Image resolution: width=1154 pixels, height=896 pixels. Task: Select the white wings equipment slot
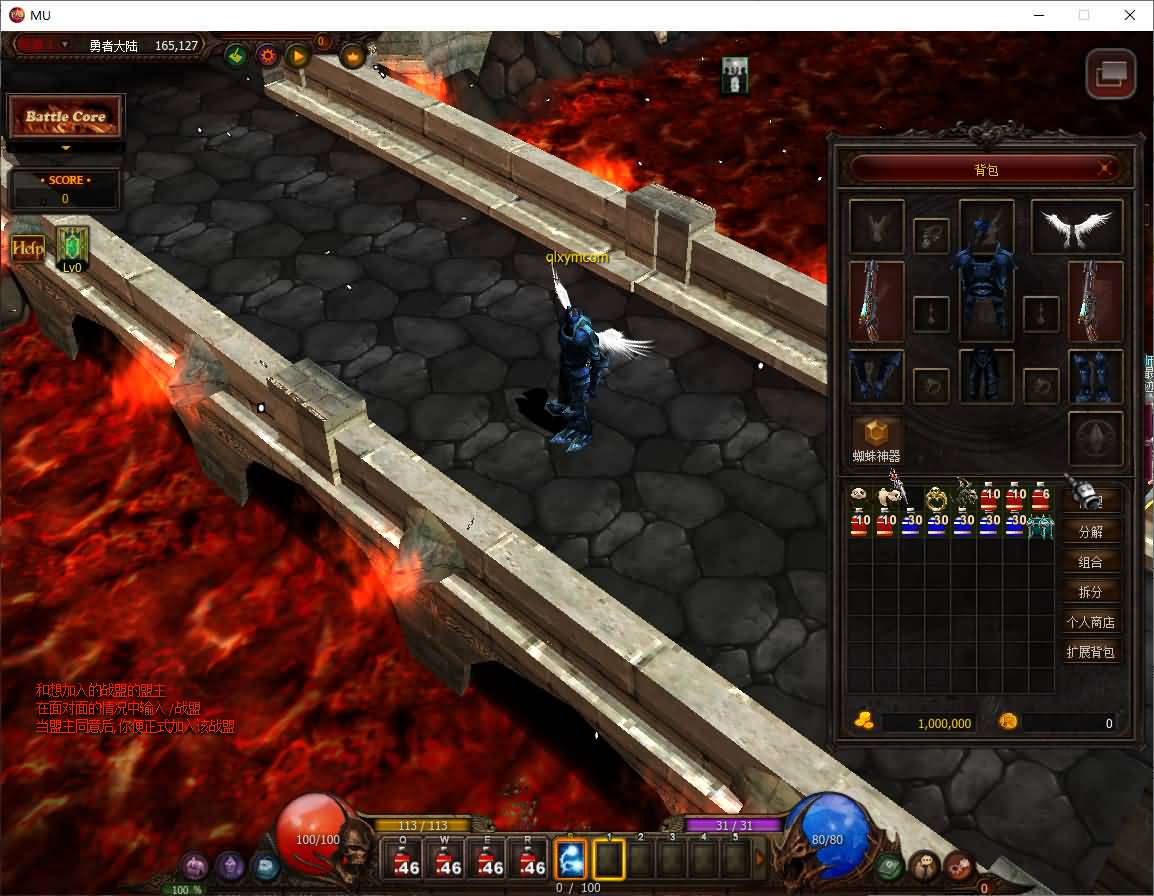click(x=1077, y=227)
